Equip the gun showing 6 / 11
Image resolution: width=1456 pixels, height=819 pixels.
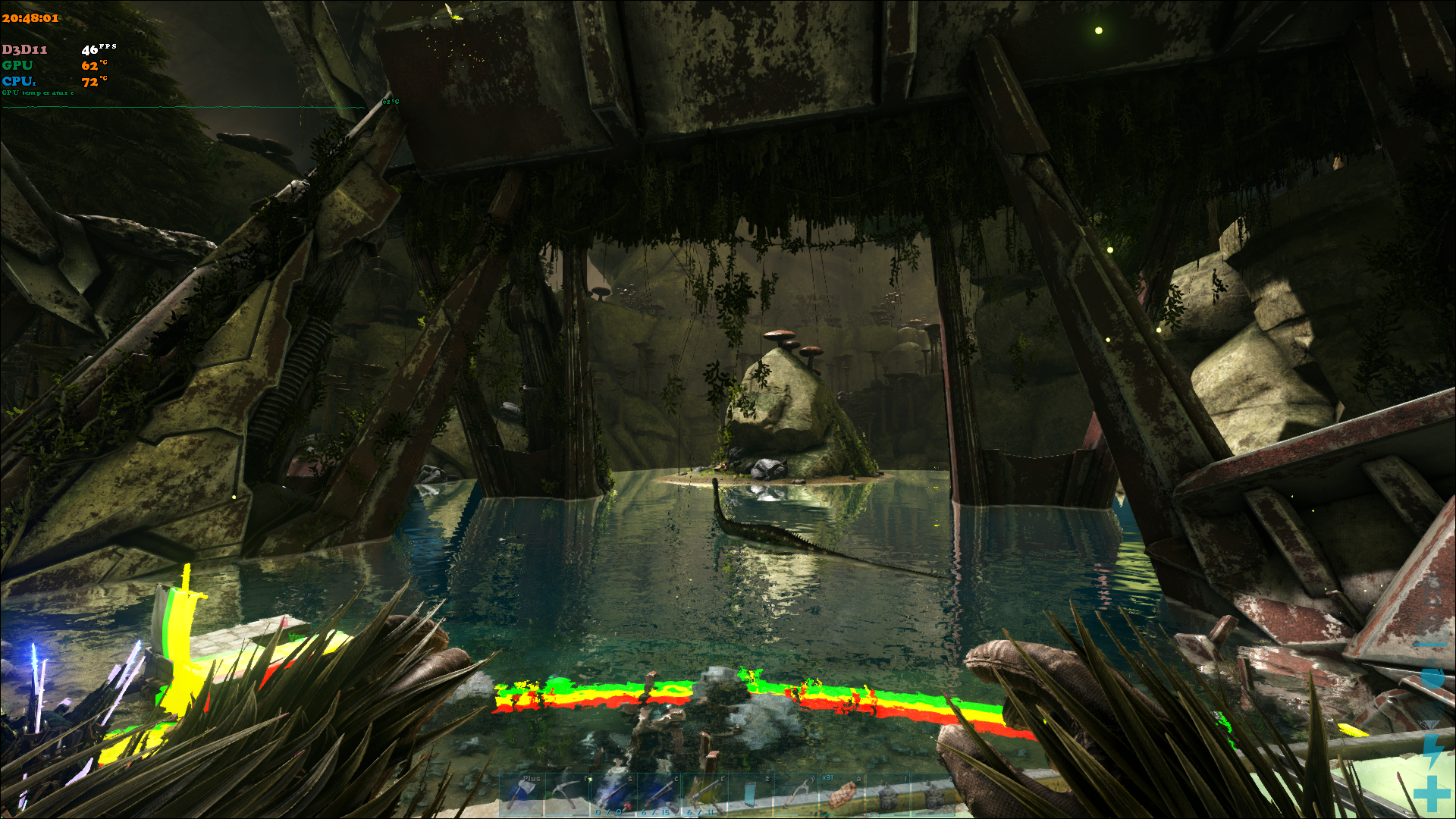(704, 794)
